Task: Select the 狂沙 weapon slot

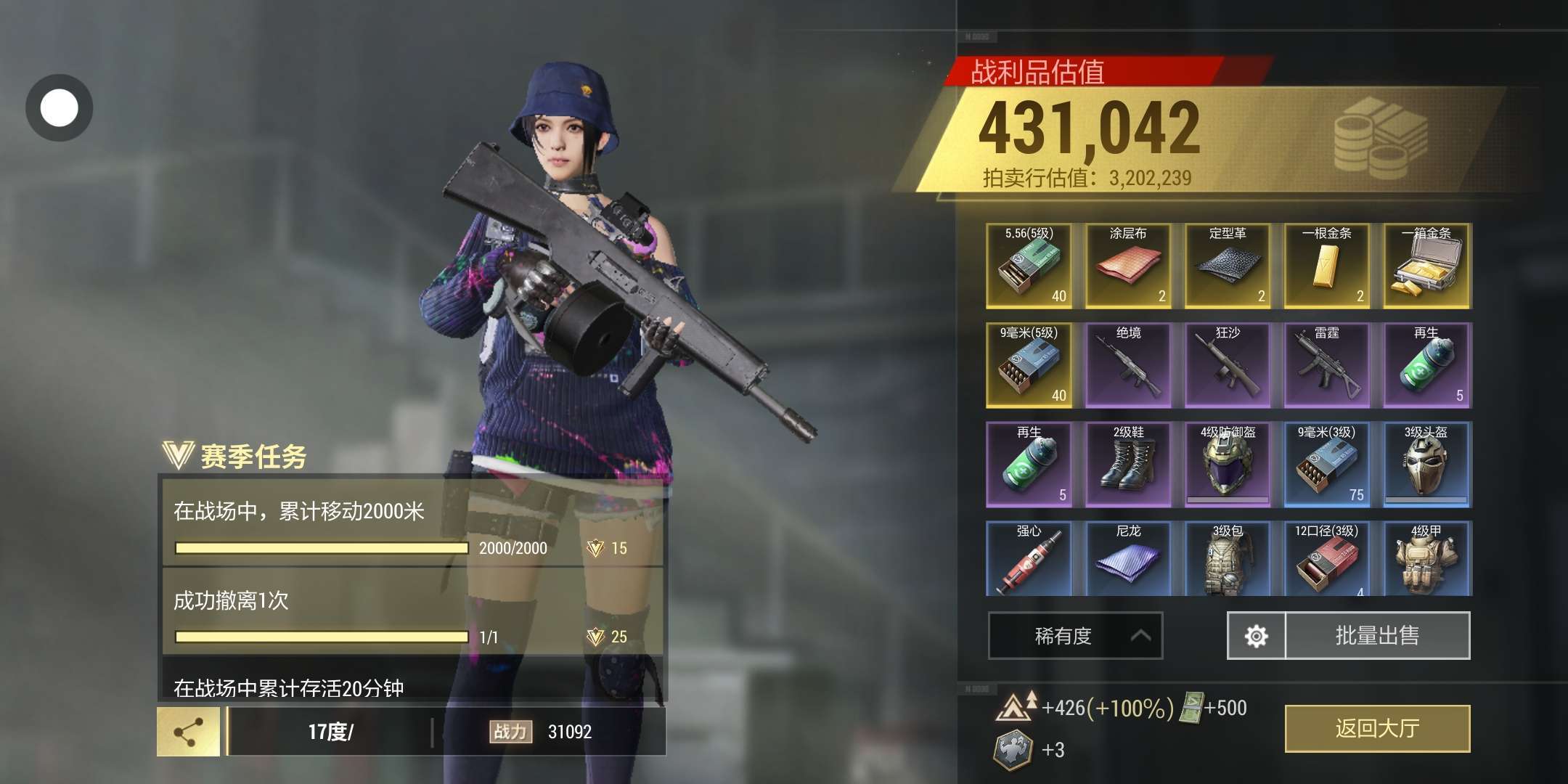Action: [1228, 365]
